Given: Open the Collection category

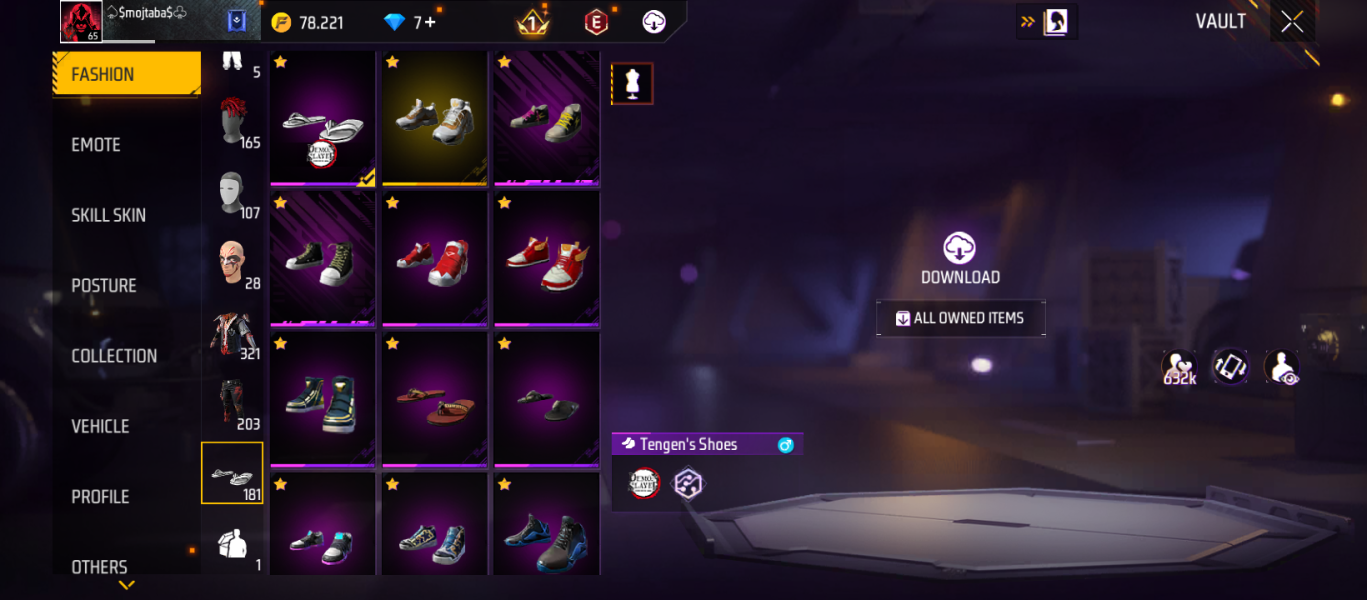Looking at the screenshot, I should pos(114,356).
